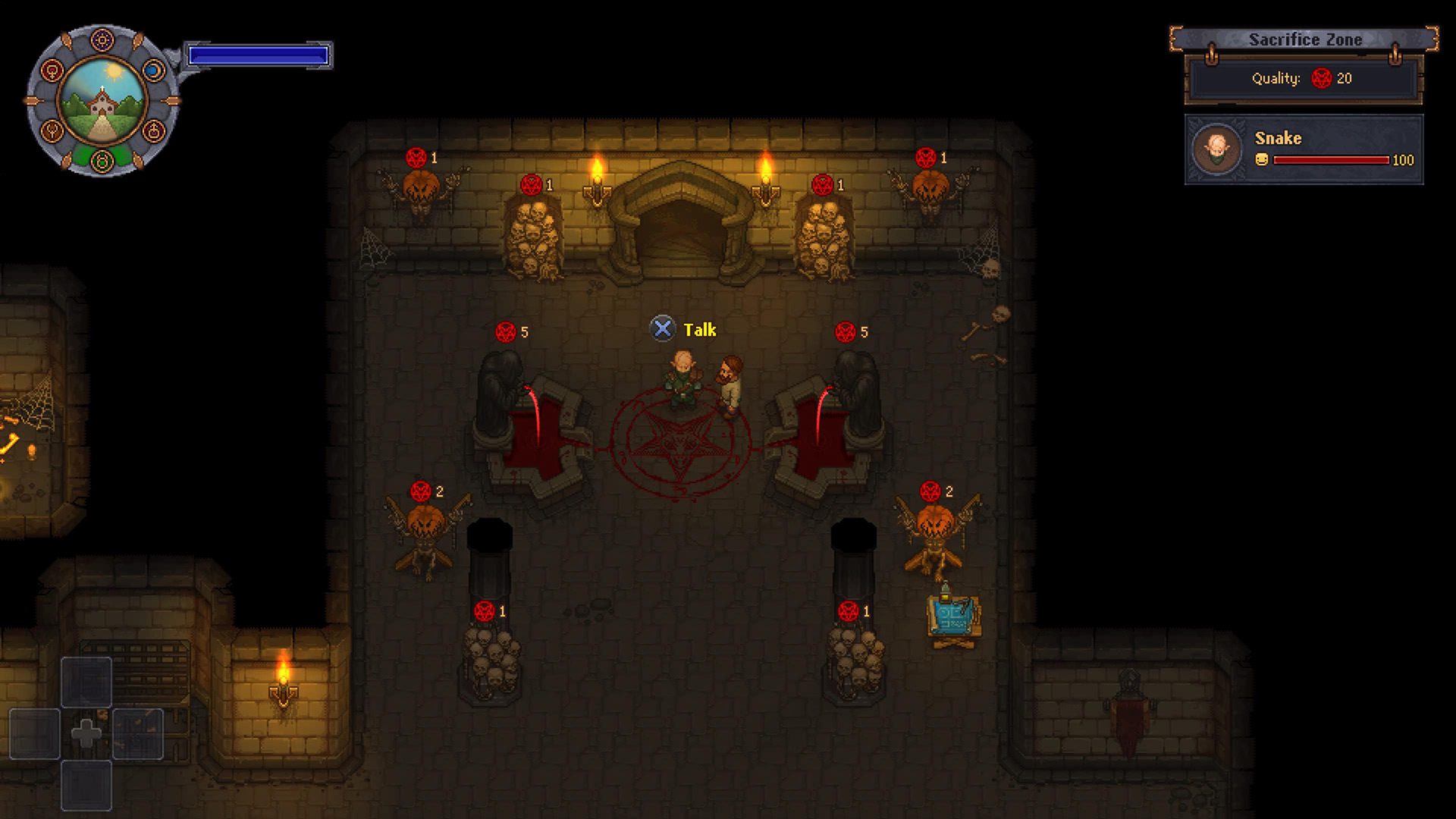Viewport: 1456px width, 819px height.
Task: Click the smiley friendship icon under Snake's name
Action: pyautogui.click(x=1262, y=159)
